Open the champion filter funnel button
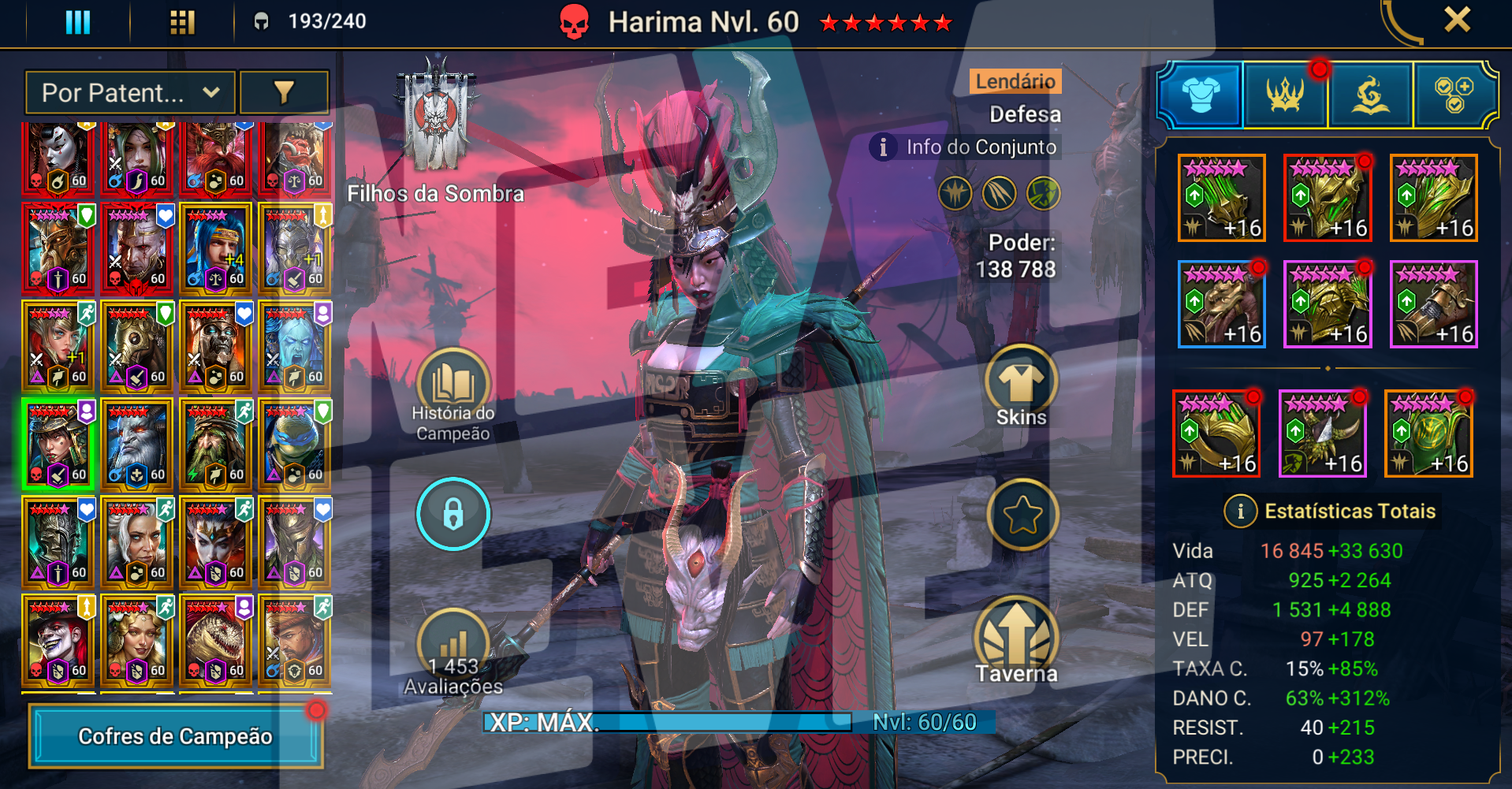 point(284,93)
